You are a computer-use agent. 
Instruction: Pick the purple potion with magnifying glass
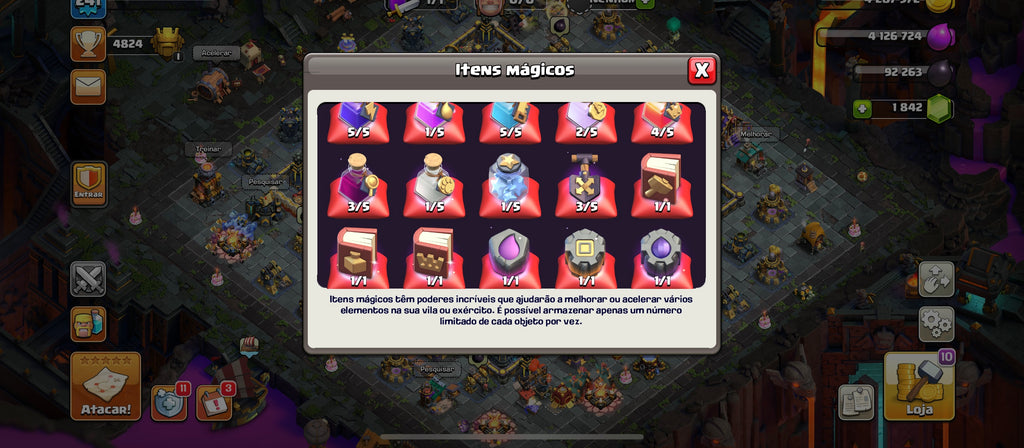point(357,184)
